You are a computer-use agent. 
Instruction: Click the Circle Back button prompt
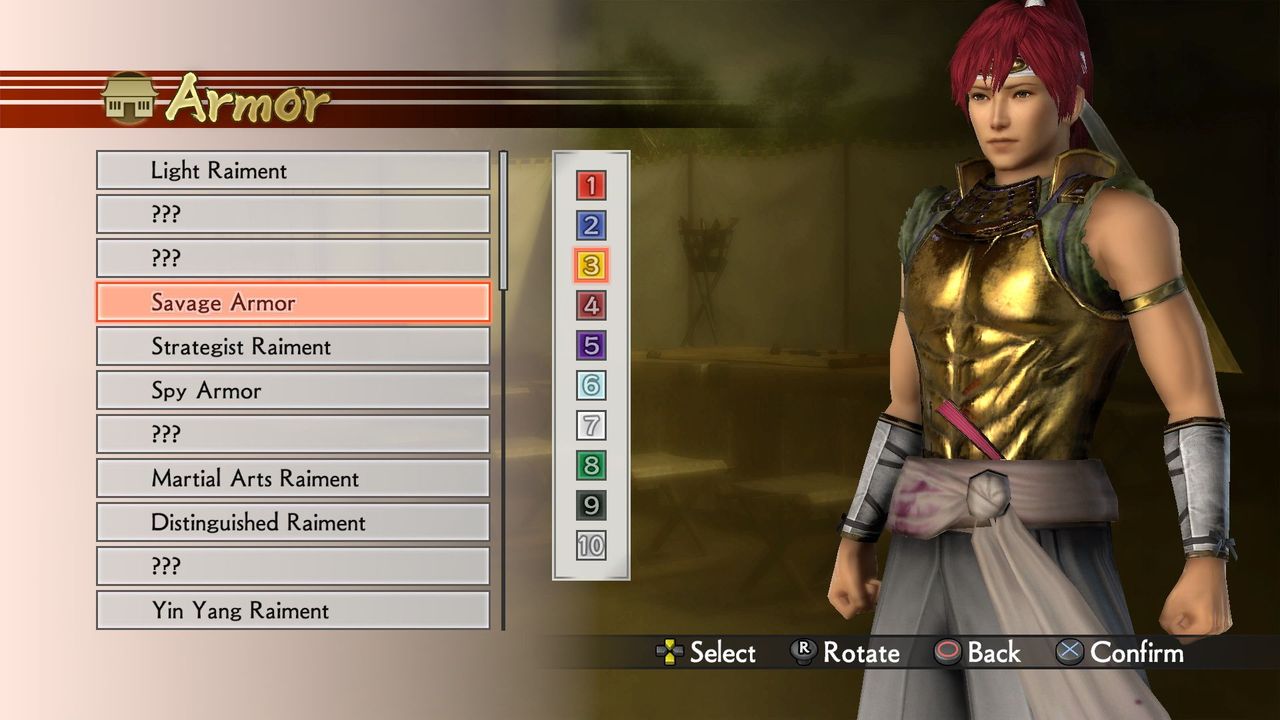coord(949,653)
